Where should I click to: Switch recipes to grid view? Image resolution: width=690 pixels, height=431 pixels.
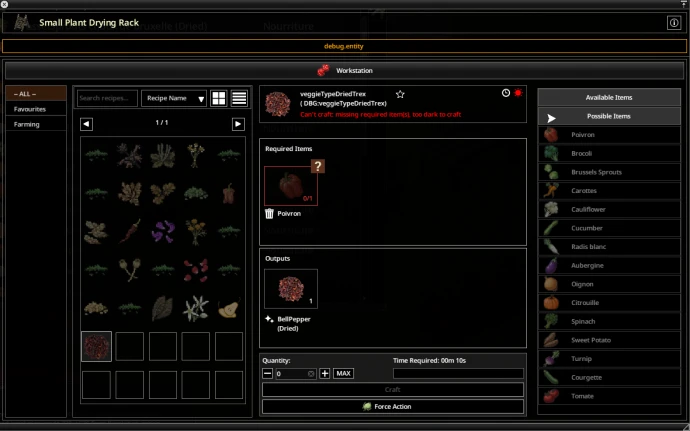coord(219,98)
